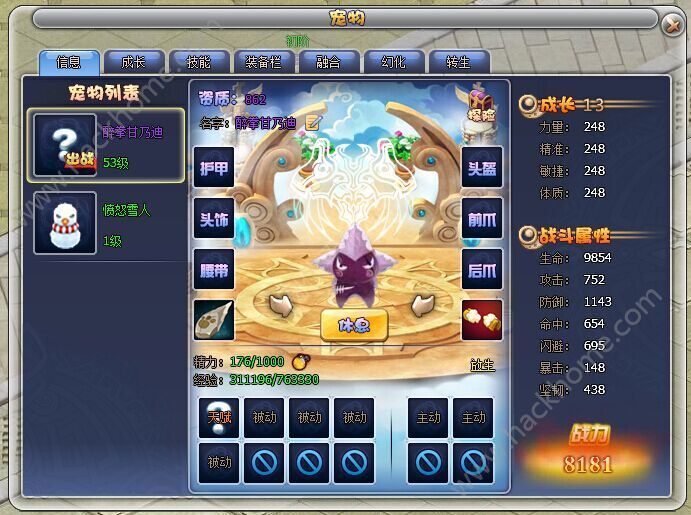The height and width of the screenshot is (515, 691).
Task: Click the rename pencil icon beside the pet name
Action: [x=313, y=123]
